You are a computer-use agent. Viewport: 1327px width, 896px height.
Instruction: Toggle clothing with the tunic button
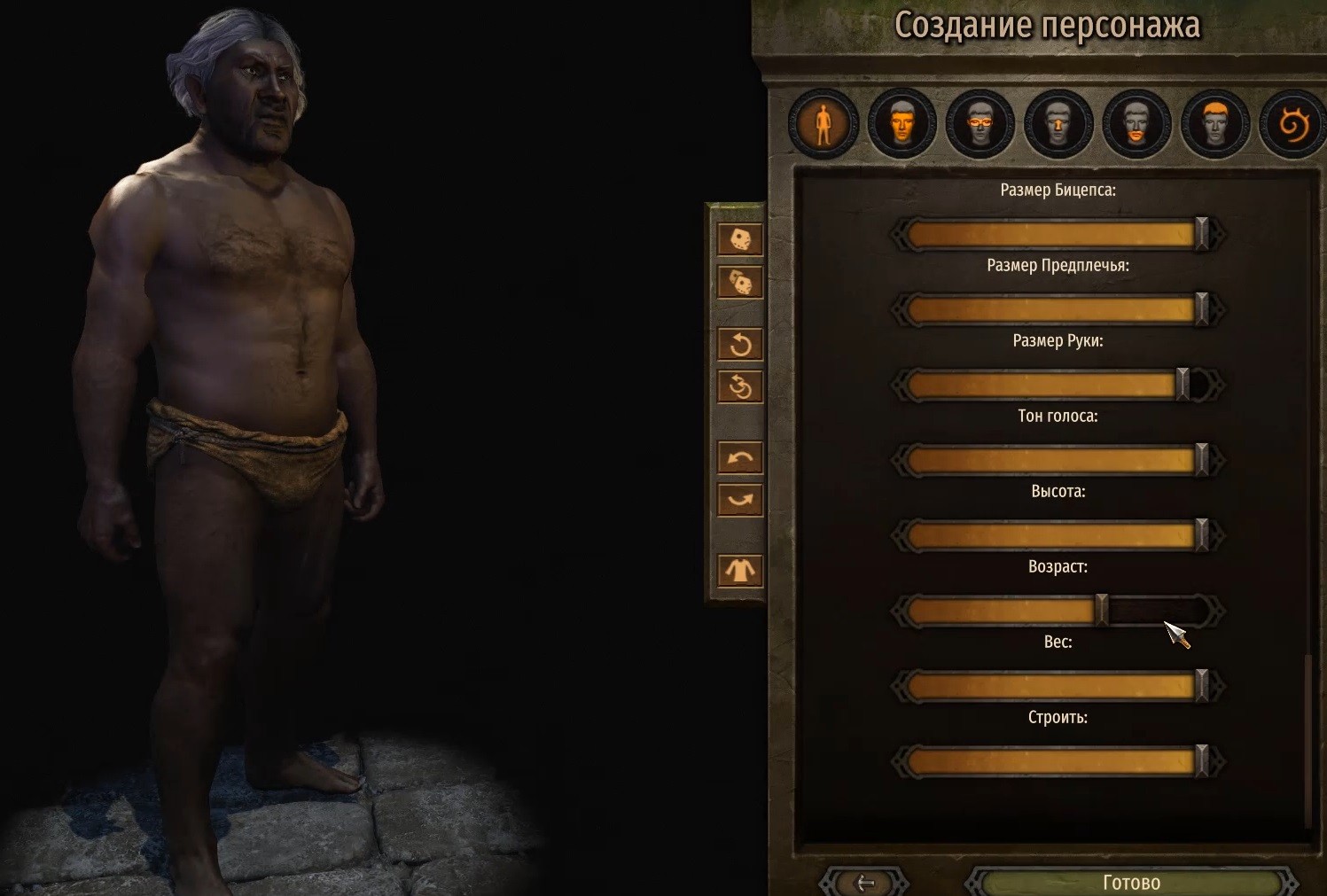pyautogui.click(x=740, y=570)
